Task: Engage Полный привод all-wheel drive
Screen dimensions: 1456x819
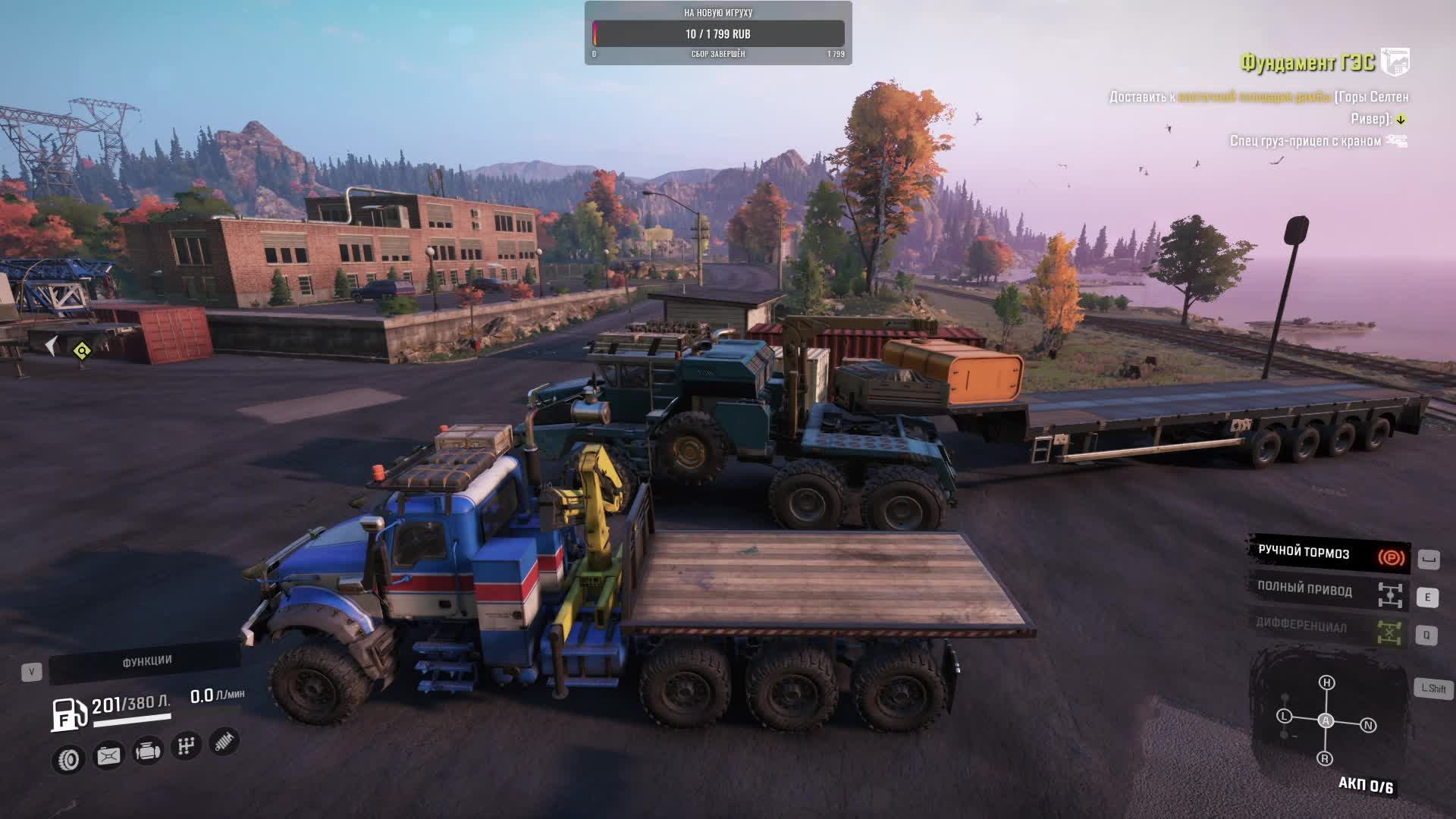Action: [x=1329, y=592]
